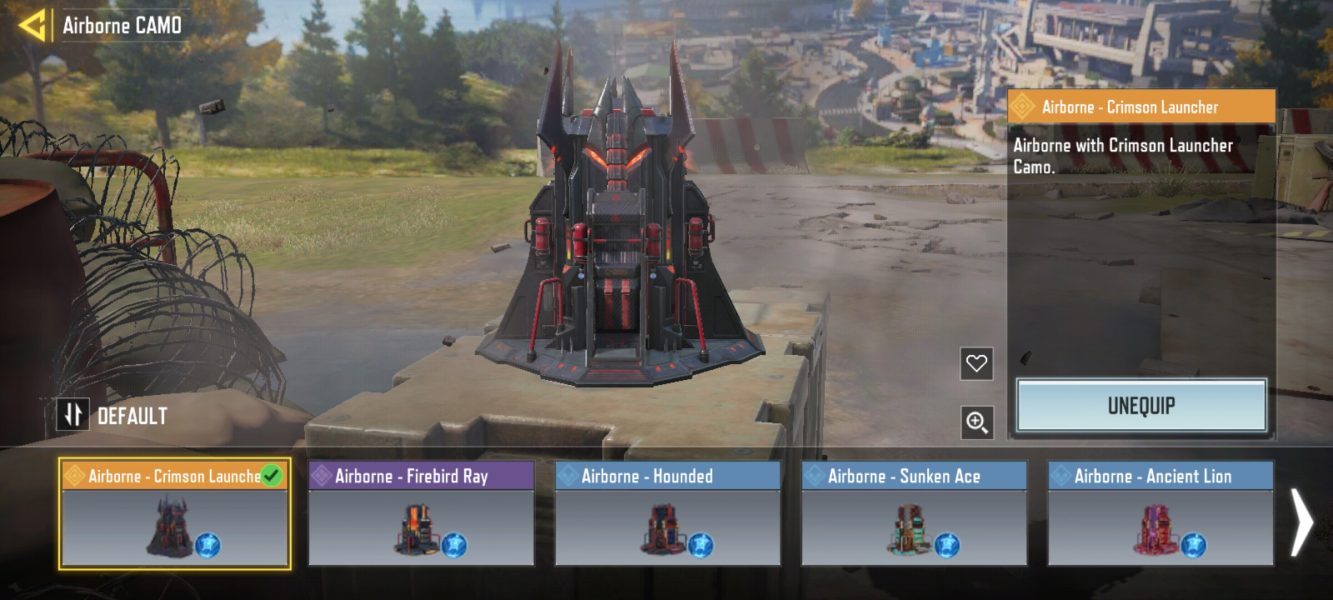
Task: Select the Airborne - Crimson Launcher camo
Action: point(175,514)
